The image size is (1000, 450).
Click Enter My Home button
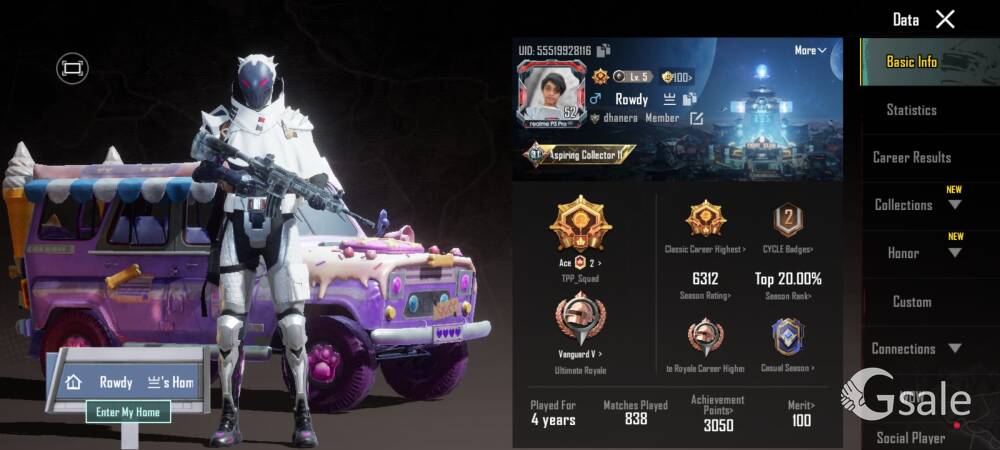pyautogui.click(x=127, y=411)
